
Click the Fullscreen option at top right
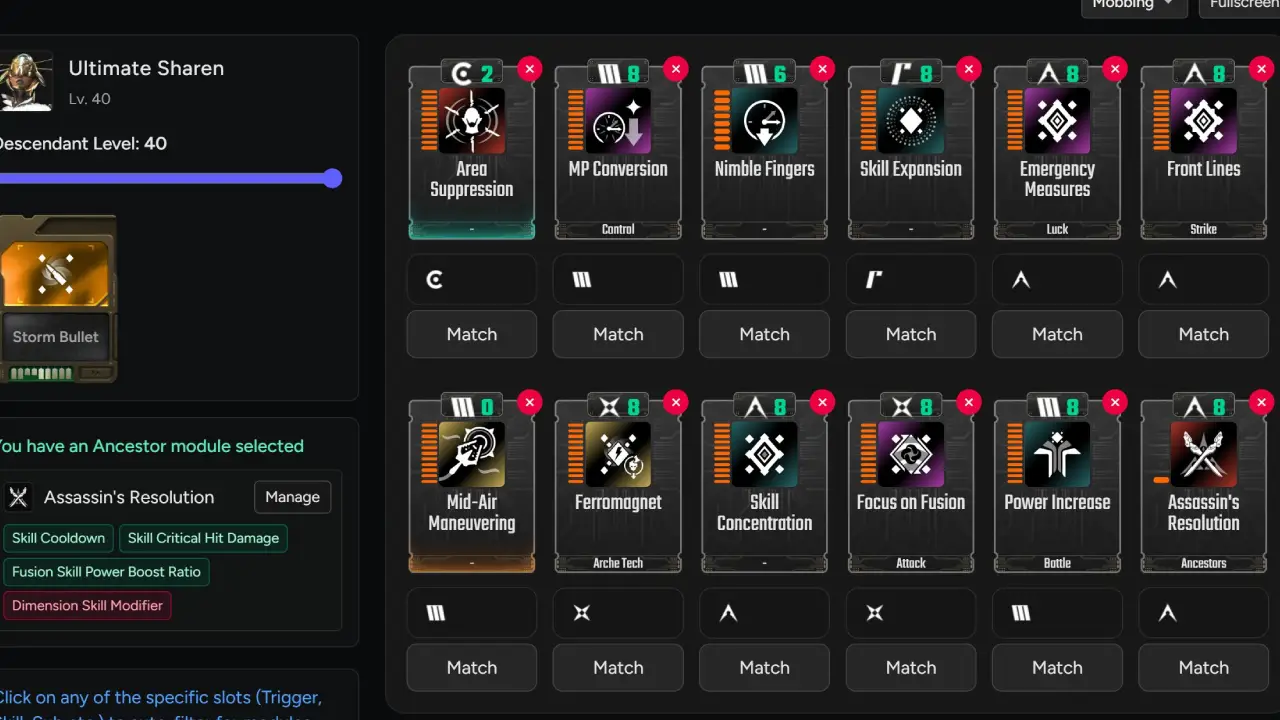point(1243,4)
